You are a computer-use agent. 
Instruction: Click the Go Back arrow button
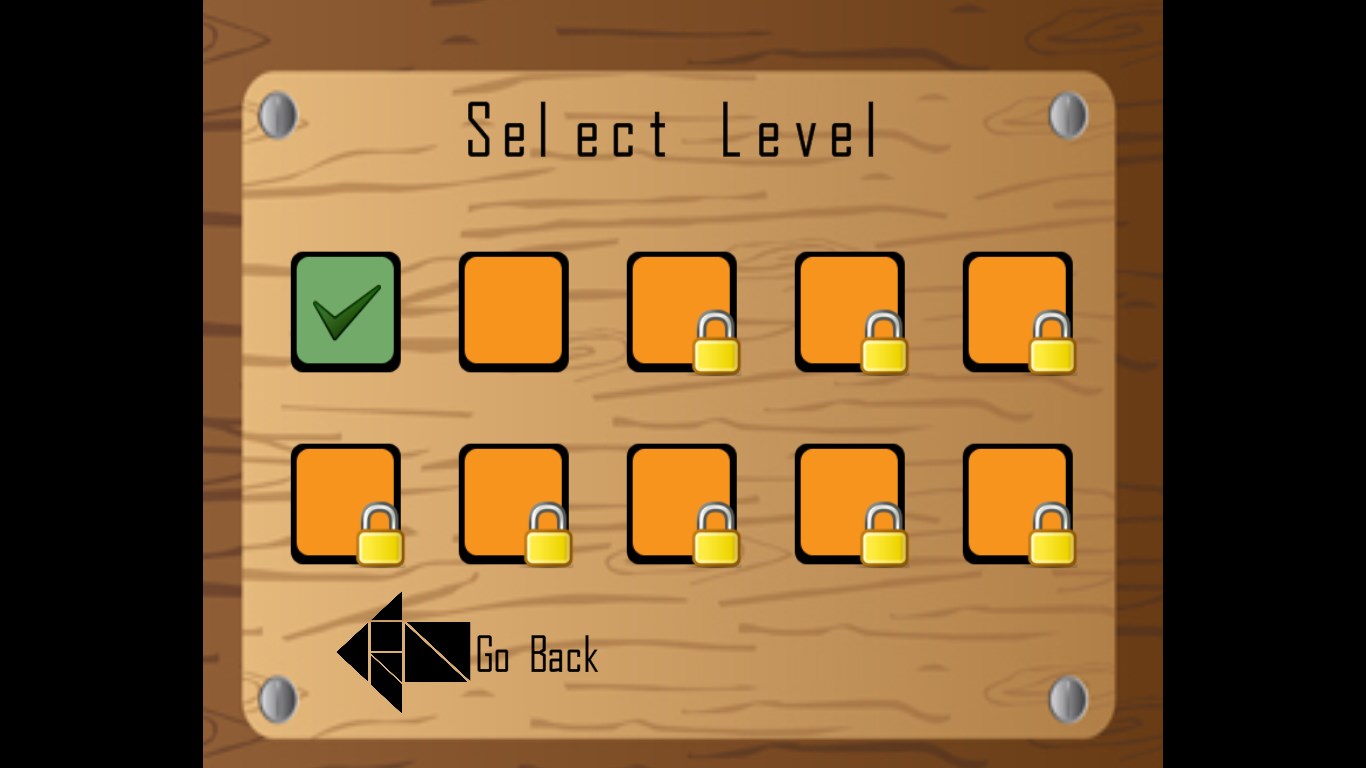pos(403,652)
